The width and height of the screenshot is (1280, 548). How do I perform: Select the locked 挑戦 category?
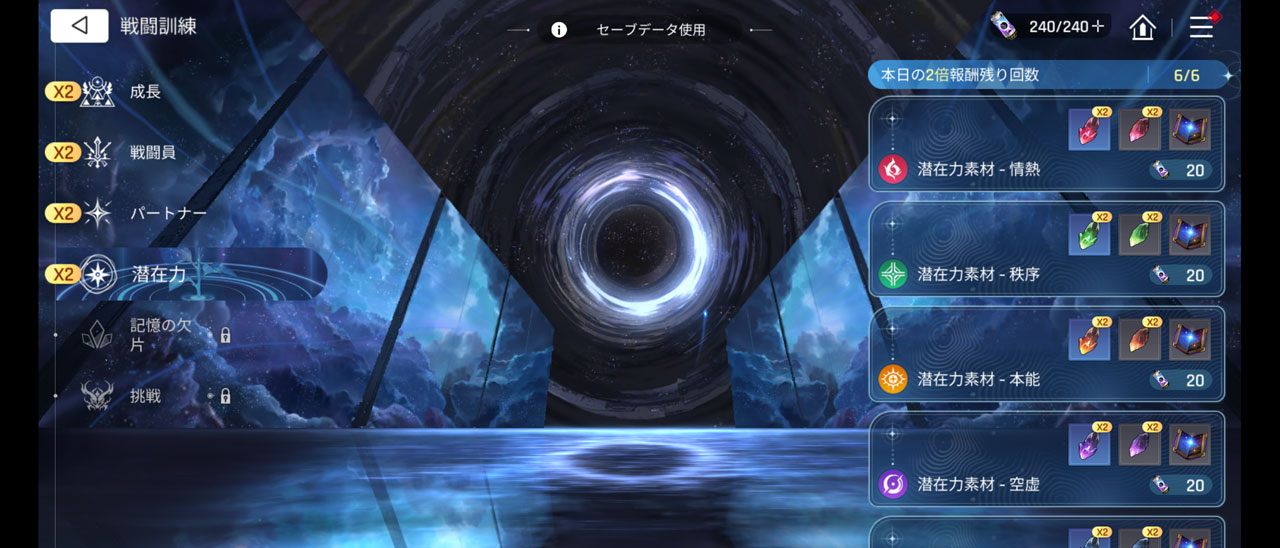(x=146, y=396)
